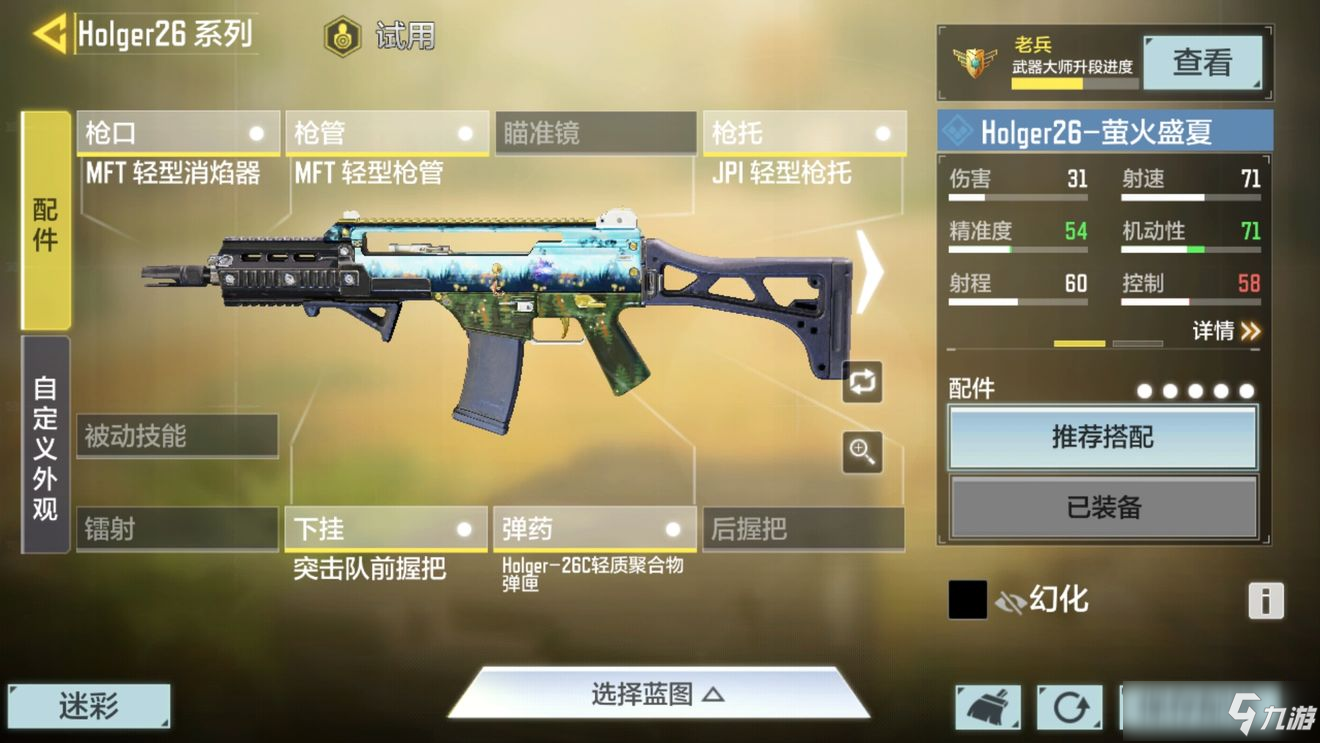Open the 查看 view button

1201,62
